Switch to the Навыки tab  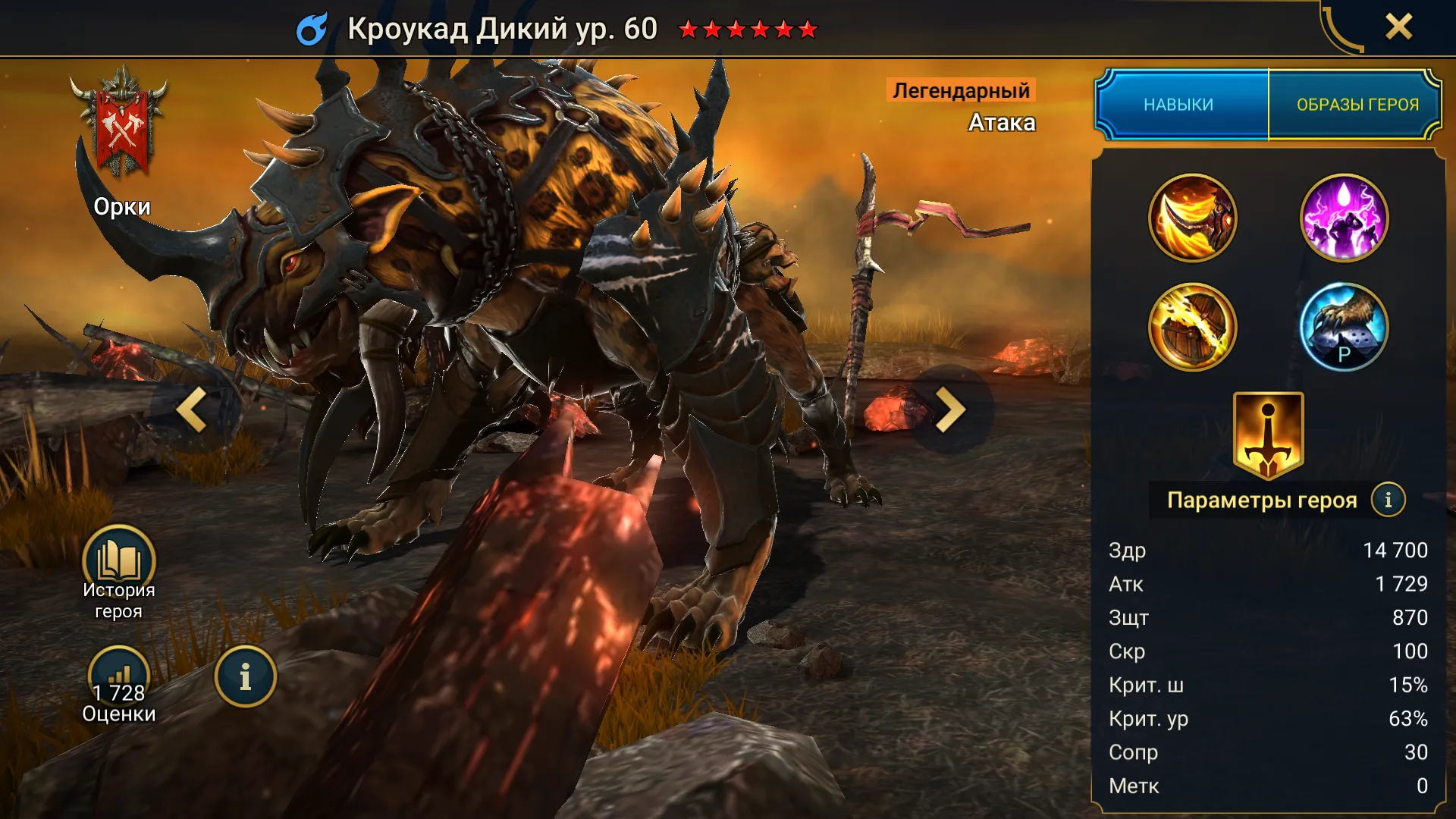pyautogui.click(x=1179, y=105)
